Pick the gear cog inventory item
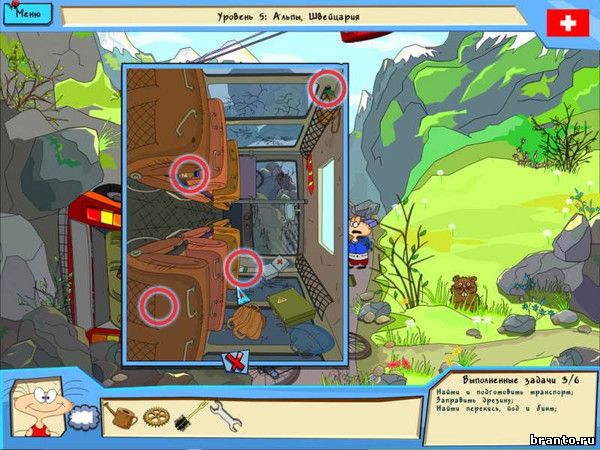Image resolution: width=600 pixels, height=450 pixels. pos(155,416)
